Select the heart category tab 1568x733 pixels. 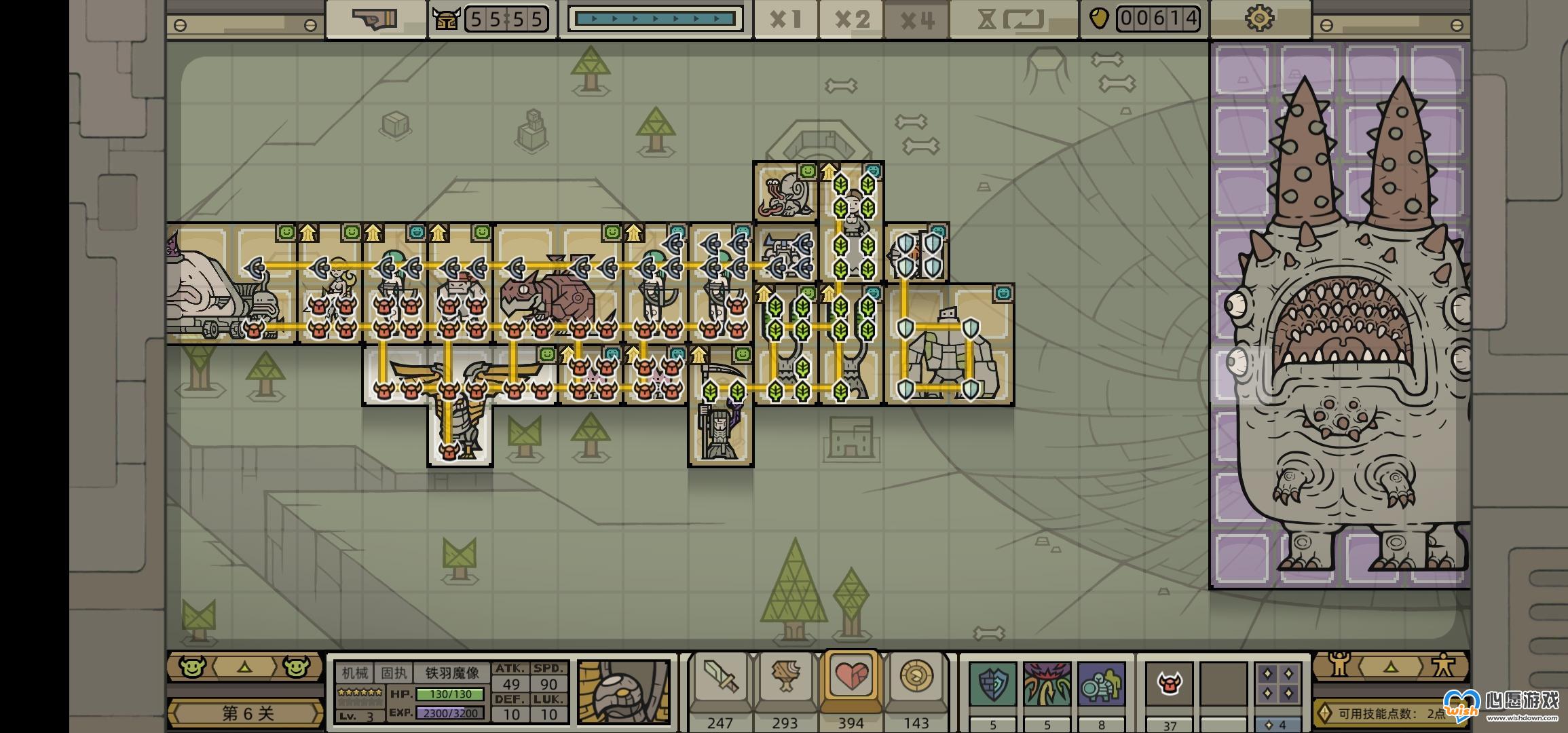(851, 679)
